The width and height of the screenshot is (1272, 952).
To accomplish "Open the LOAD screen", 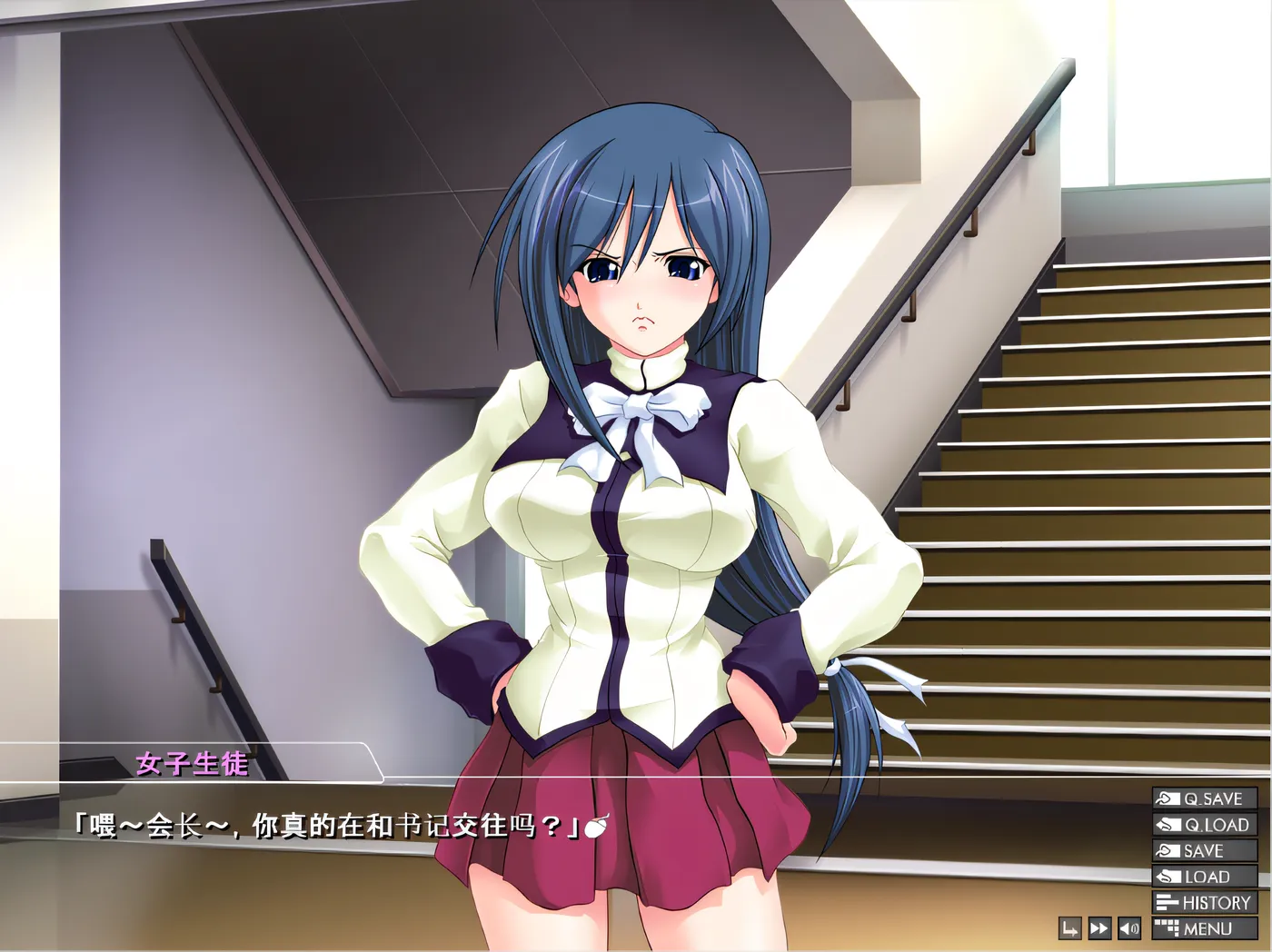I will click(1205, 877).
